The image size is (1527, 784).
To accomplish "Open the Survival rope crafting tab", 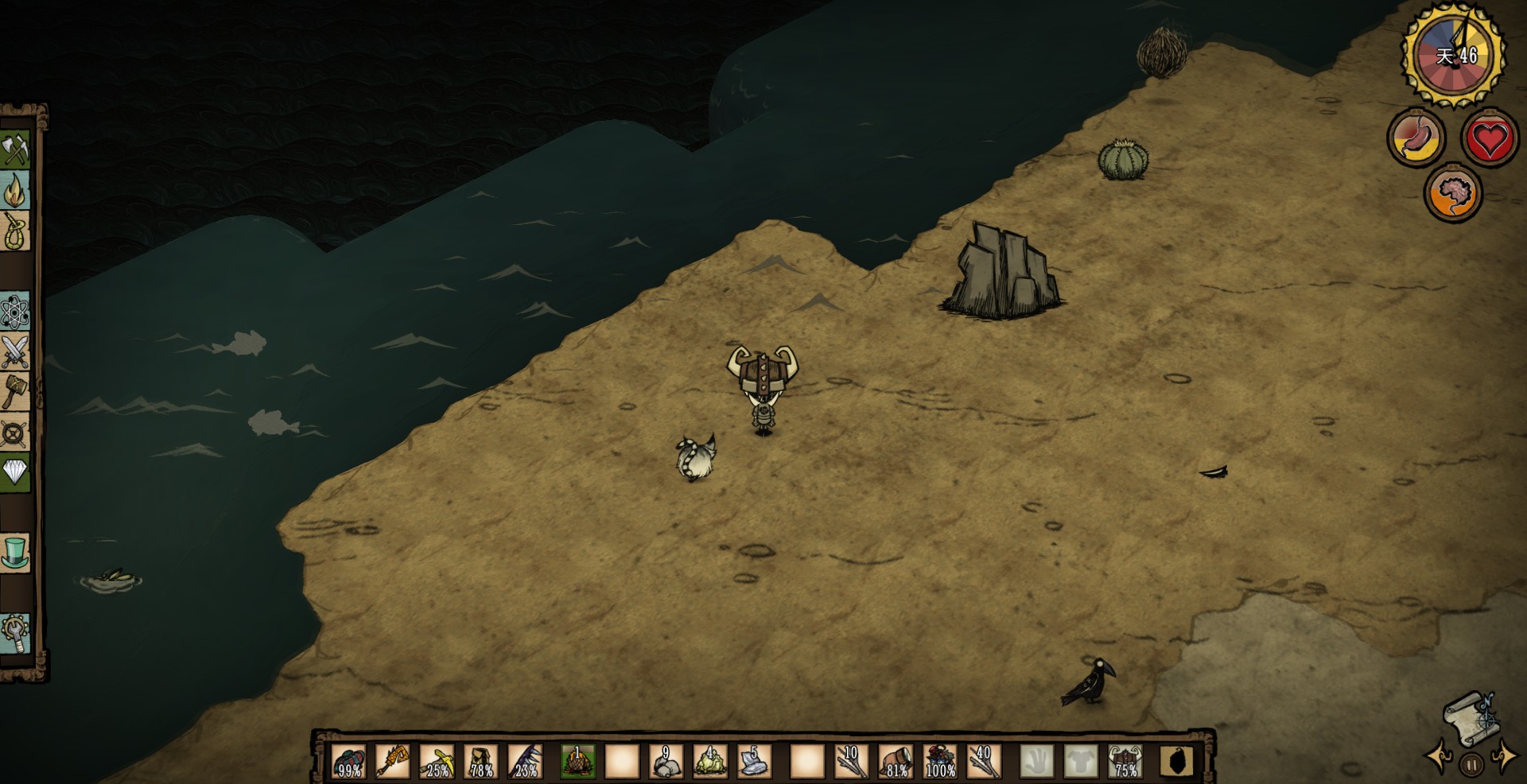I will 15,232.
